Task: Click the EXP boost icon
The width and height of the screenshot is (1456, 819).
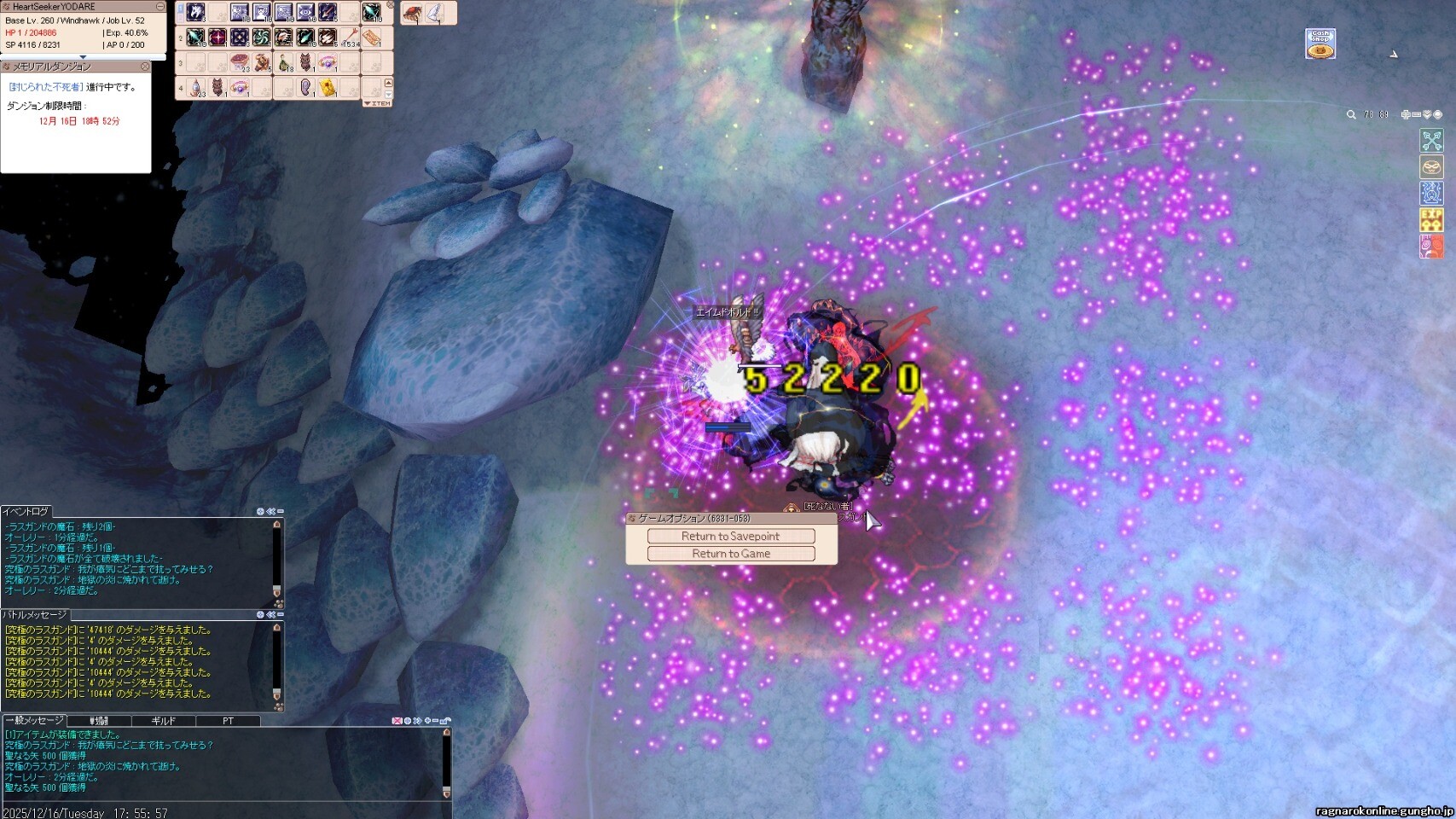Action: pyautogui.click(x=1430, y=219)
